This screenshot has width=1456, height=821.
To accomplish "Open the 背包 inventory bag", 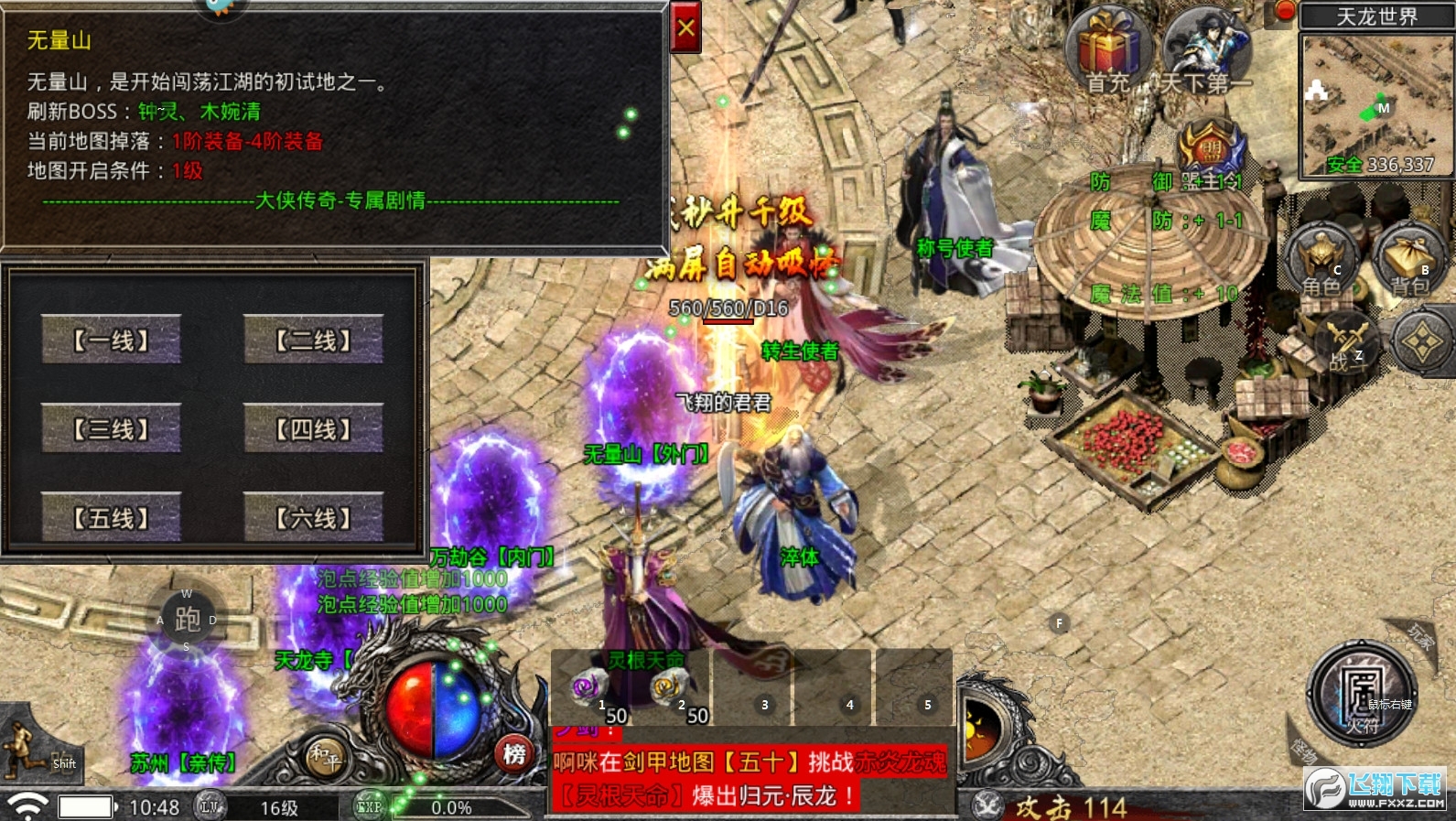I will pos(1409,261).
